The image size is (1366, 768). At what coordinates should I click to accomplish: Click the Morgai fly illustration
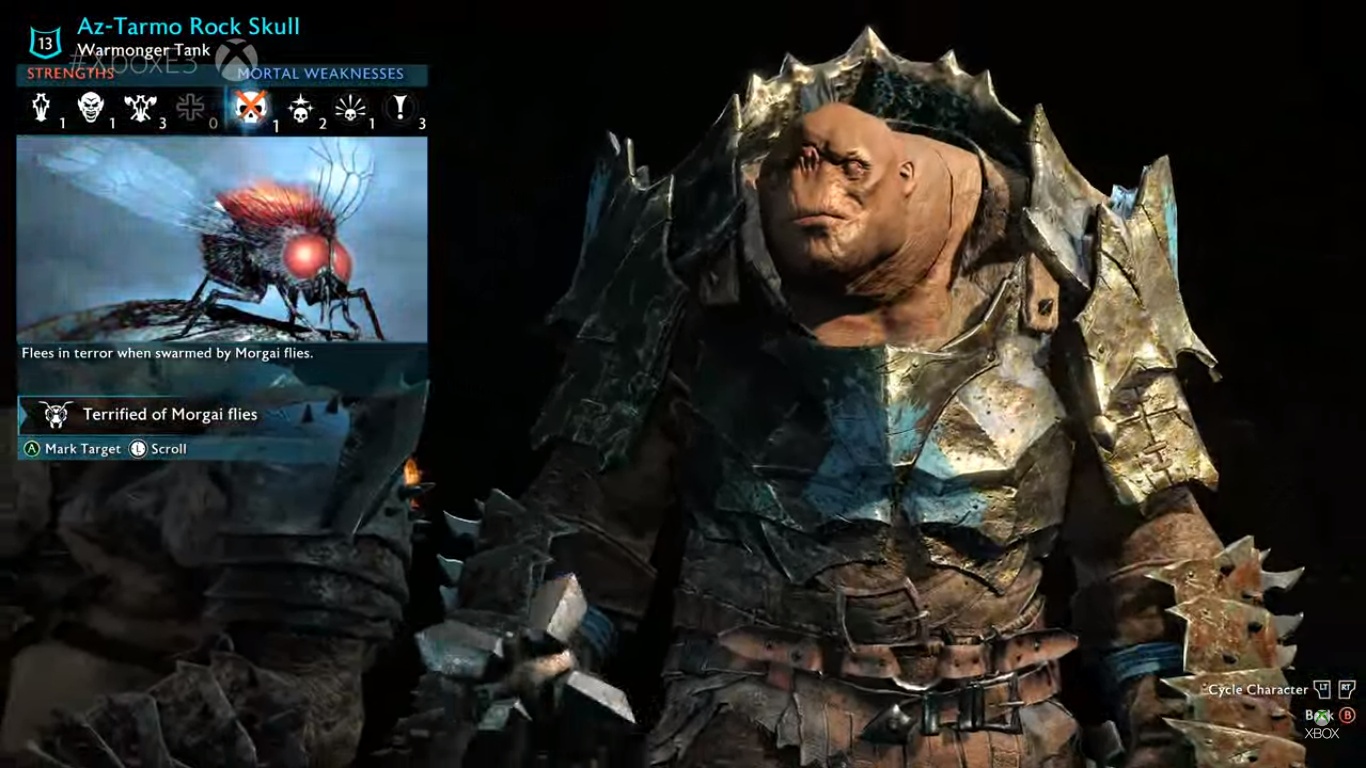coord(222,238)
